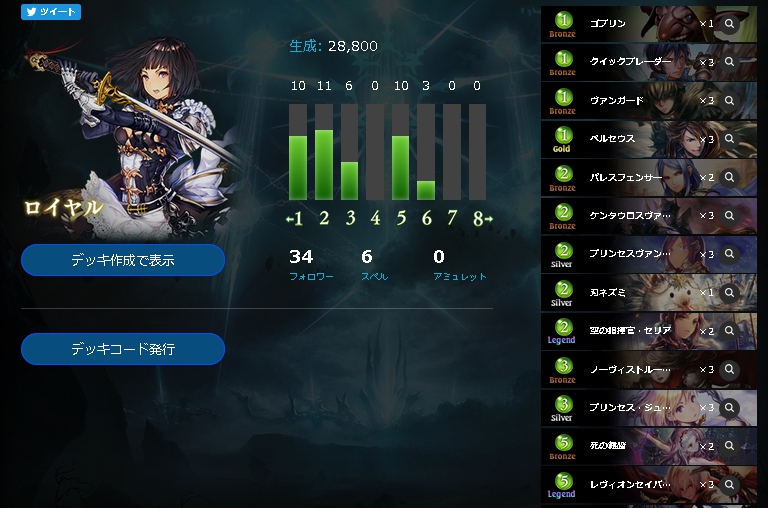
Task: Zoom the プリンセスヴァンガード card with its magnifier
Action: pos(730,254)
